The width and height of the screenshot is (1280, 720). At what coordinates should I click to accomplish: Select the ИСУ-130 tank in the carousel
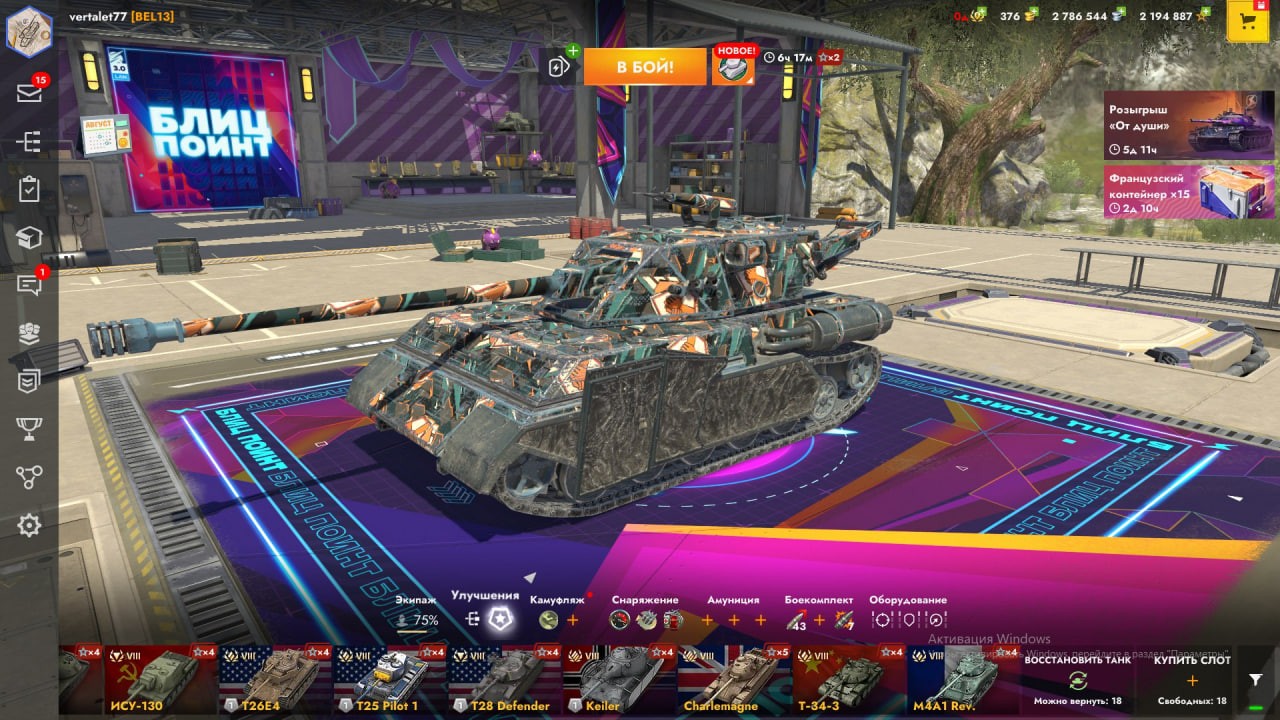pyautogui.click(x=160, y=680)
